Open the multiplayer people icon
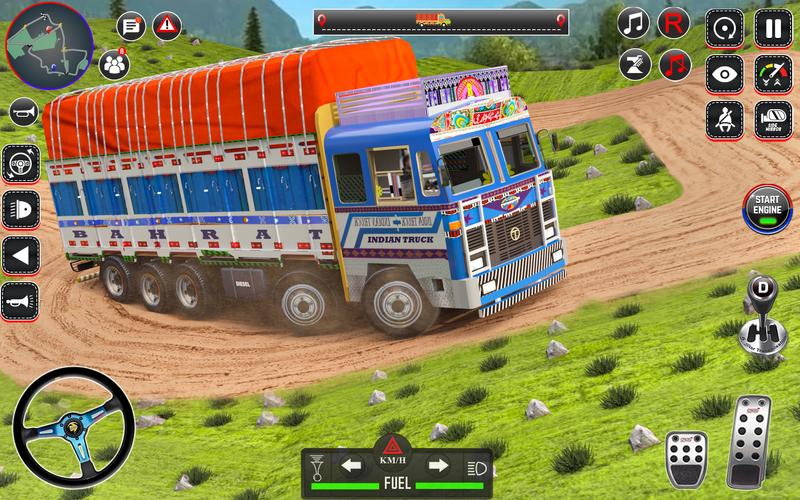The image size is (800, 500). point(114,64)
